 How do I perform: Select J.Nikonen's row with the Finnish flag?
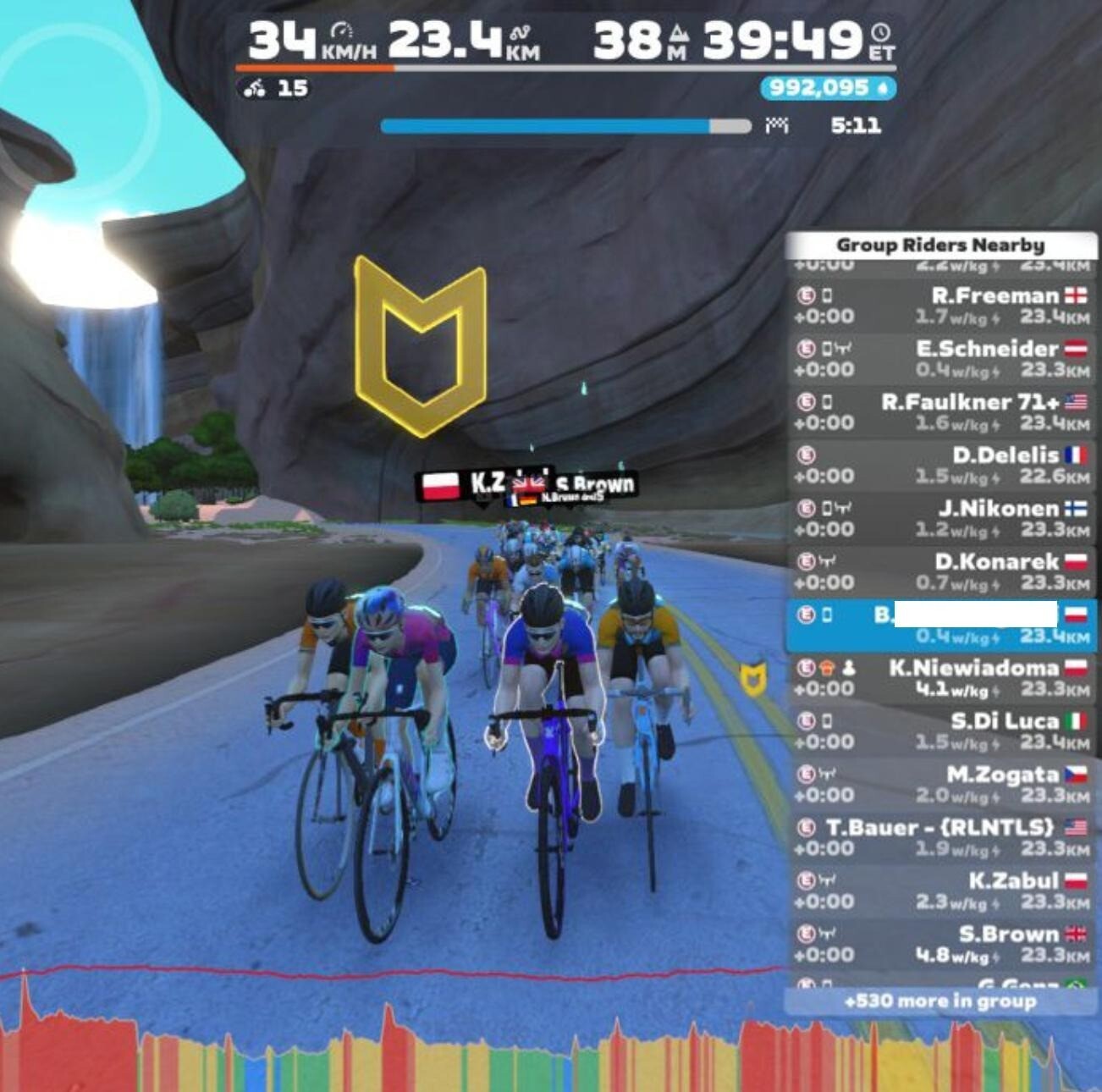(939, 519)
